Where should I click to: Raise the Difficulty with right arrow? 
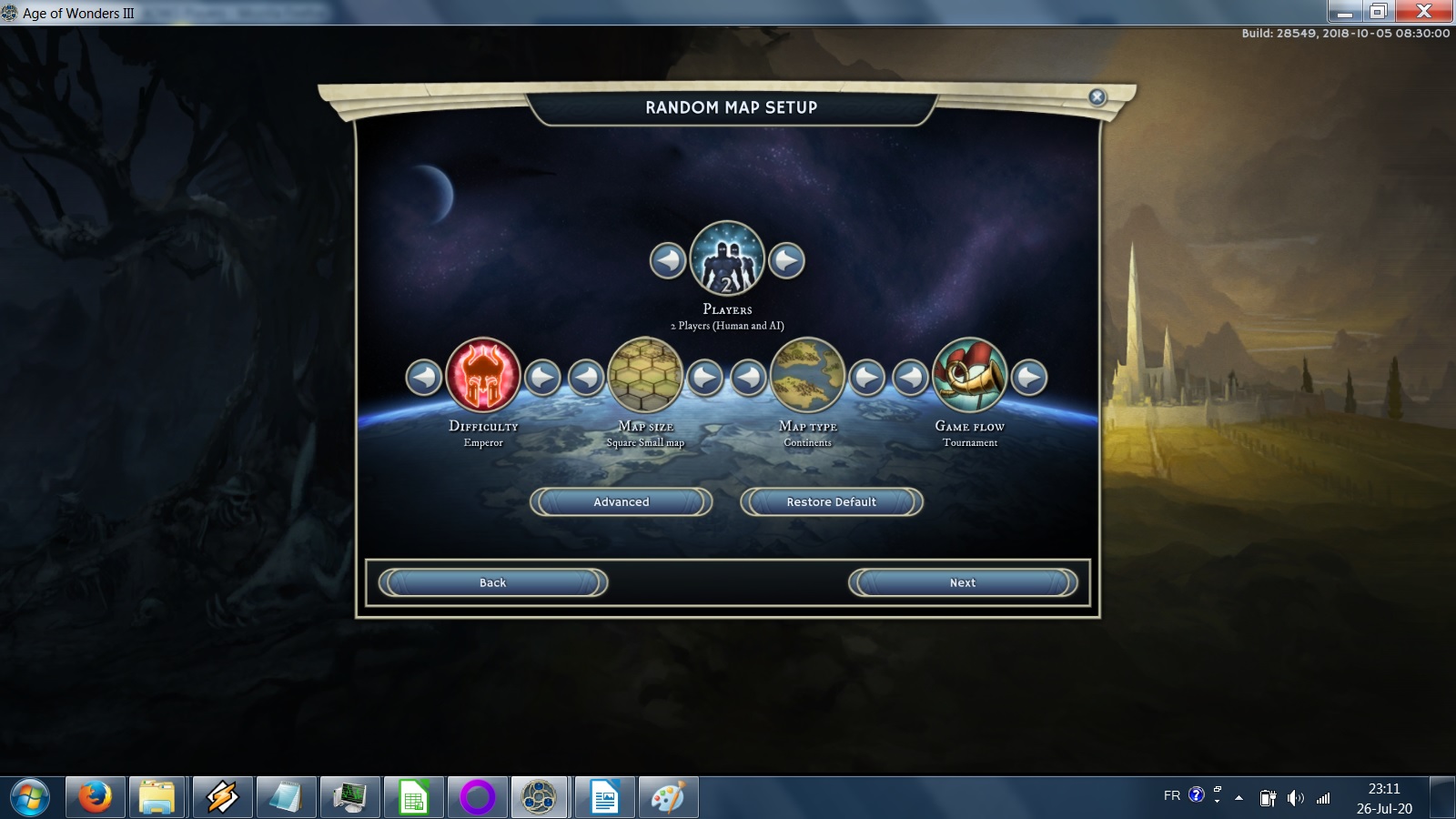543,377
